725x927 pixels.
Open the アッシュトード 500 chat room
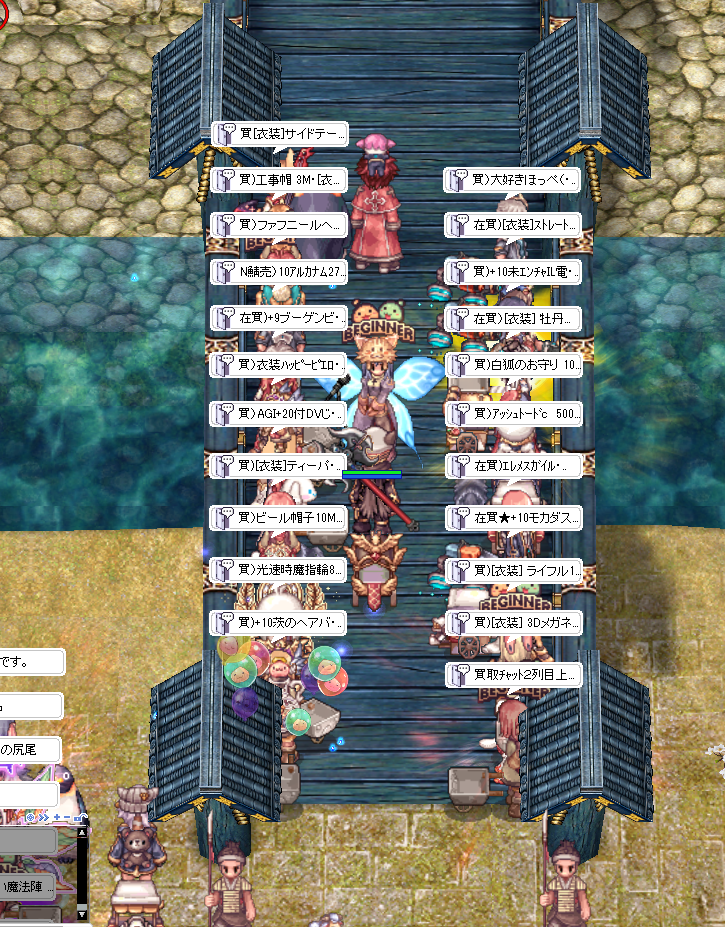pyautogui.click(x=513, y=413)
